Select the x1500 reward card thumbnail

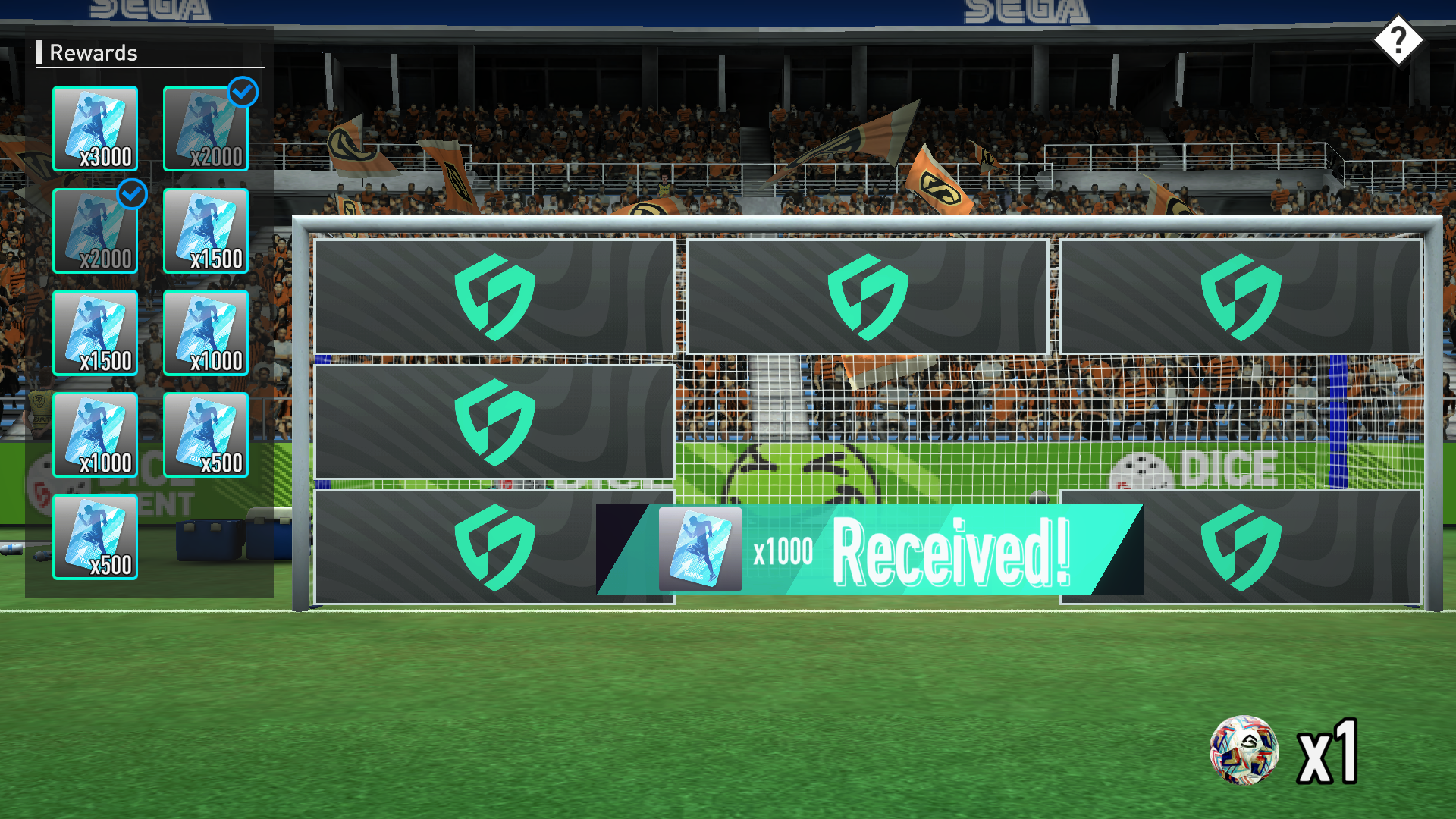[206, 231]
